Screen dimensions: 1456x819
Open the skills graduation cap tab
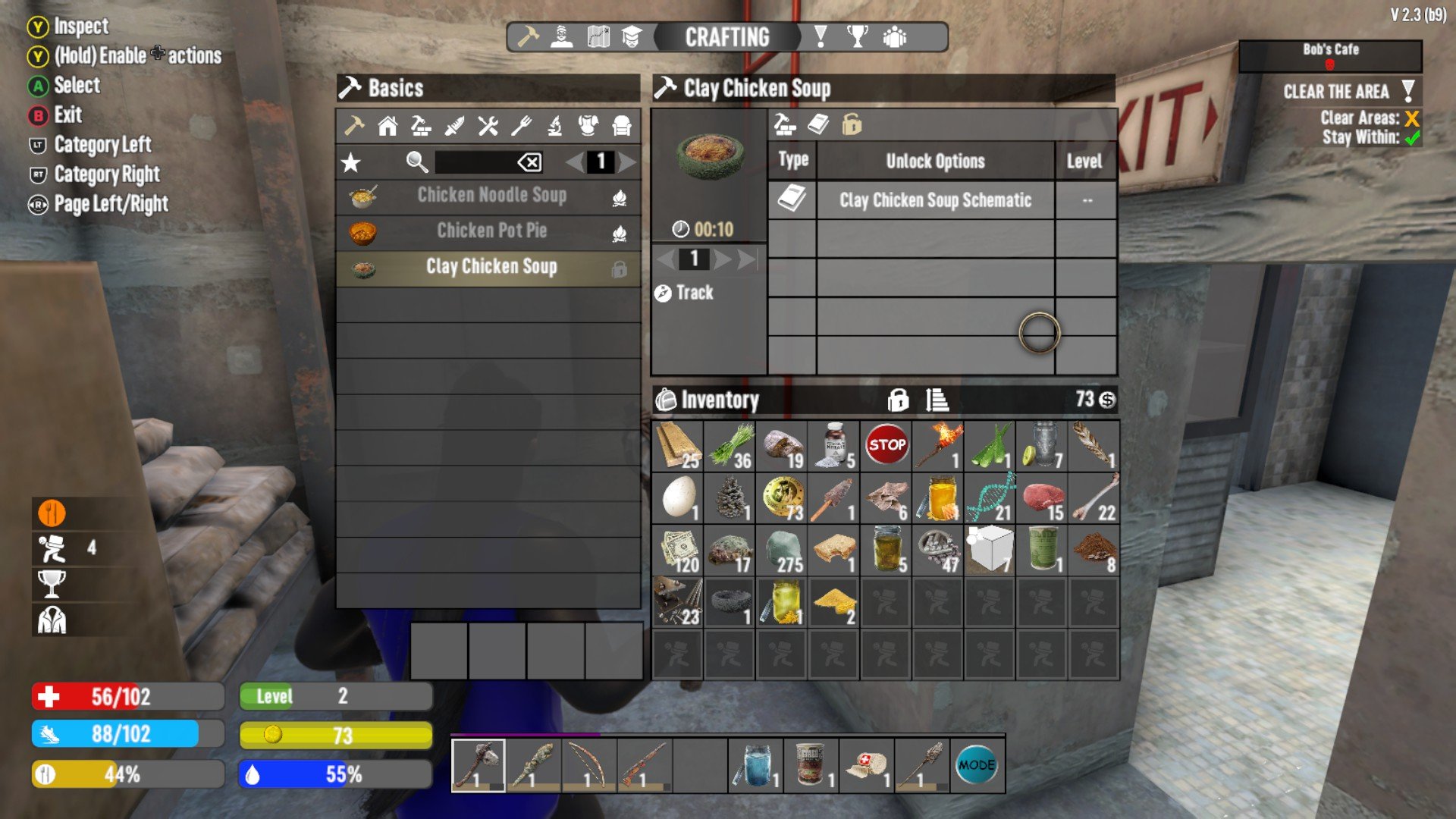[632, 37]
